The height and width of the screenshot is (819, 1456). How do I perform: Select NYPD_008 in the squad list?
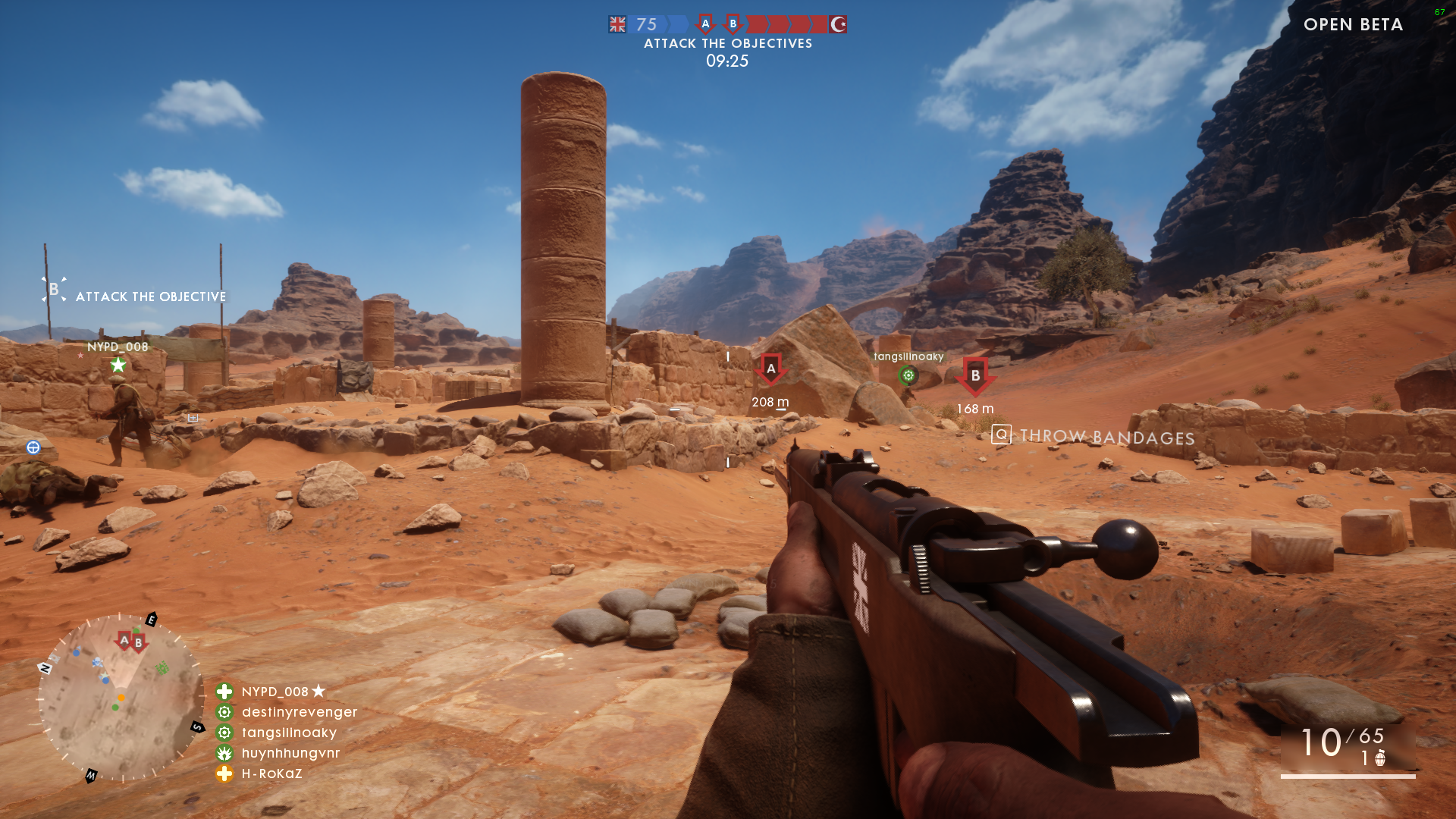(x=275, y=692)
